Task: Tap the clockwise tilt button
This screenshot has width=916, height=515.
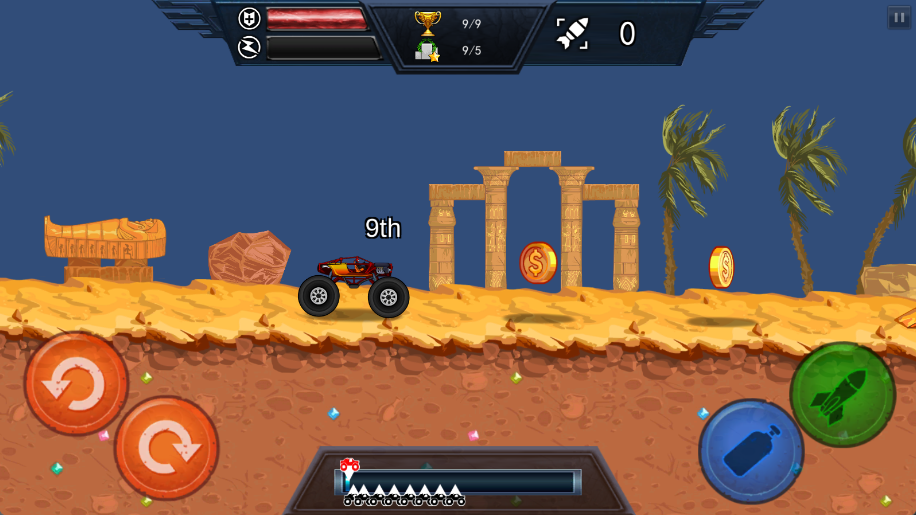Action: pos(166,447)
